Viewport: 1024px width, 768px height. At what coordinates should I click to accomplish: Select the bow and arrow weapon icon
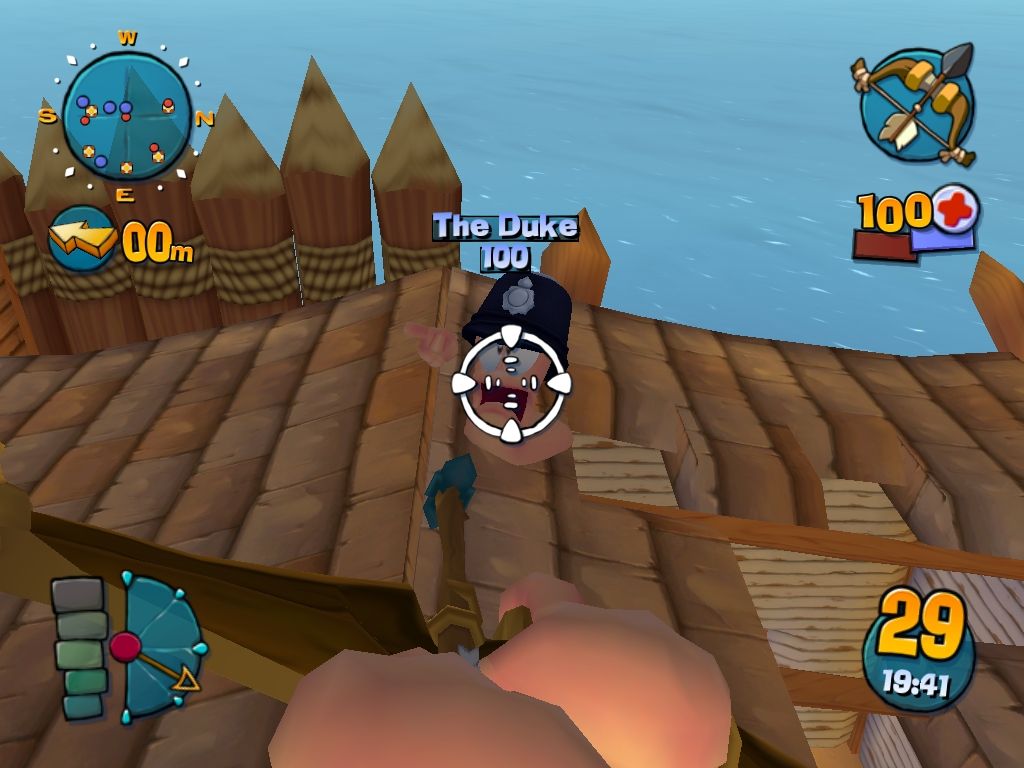(x=917, y=105)
